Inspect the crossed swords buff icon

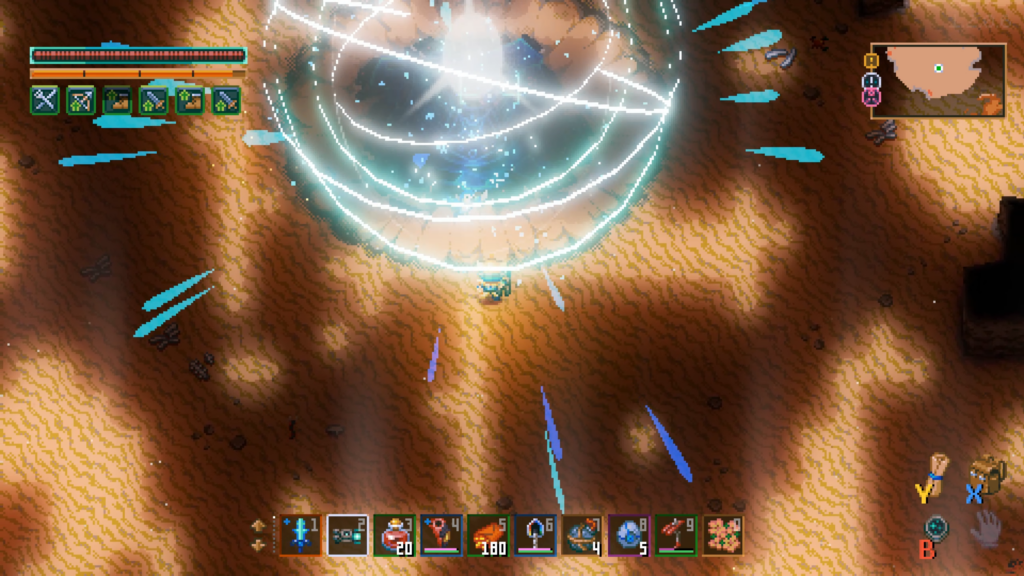click(44, 99)
